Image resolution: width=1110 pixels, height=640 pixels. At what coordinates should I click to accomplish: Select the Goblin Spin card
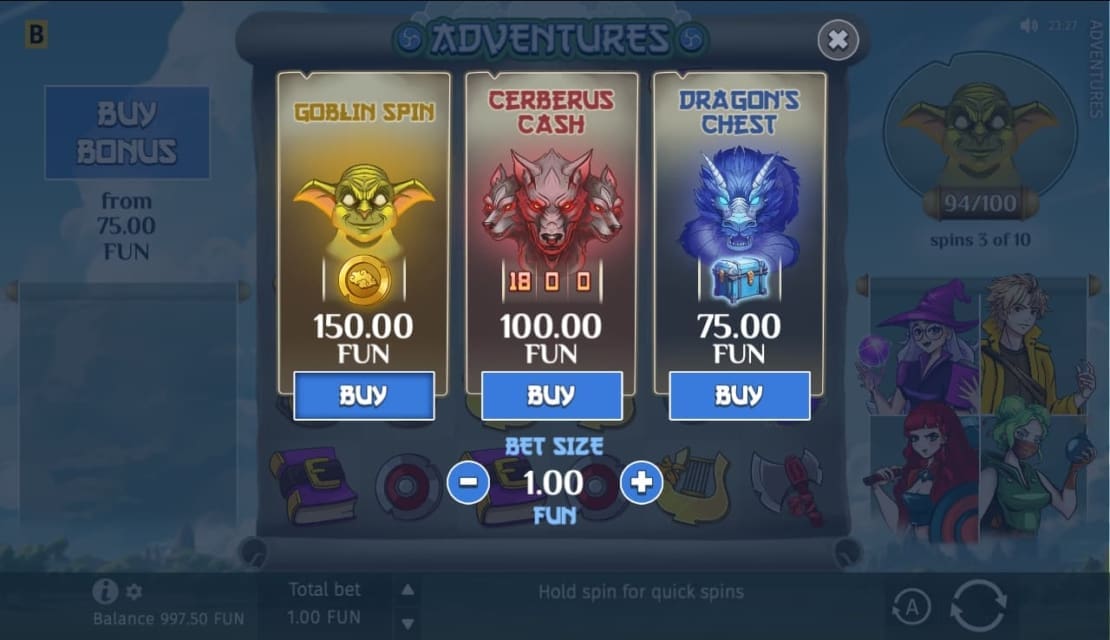(x=363, y=220)
